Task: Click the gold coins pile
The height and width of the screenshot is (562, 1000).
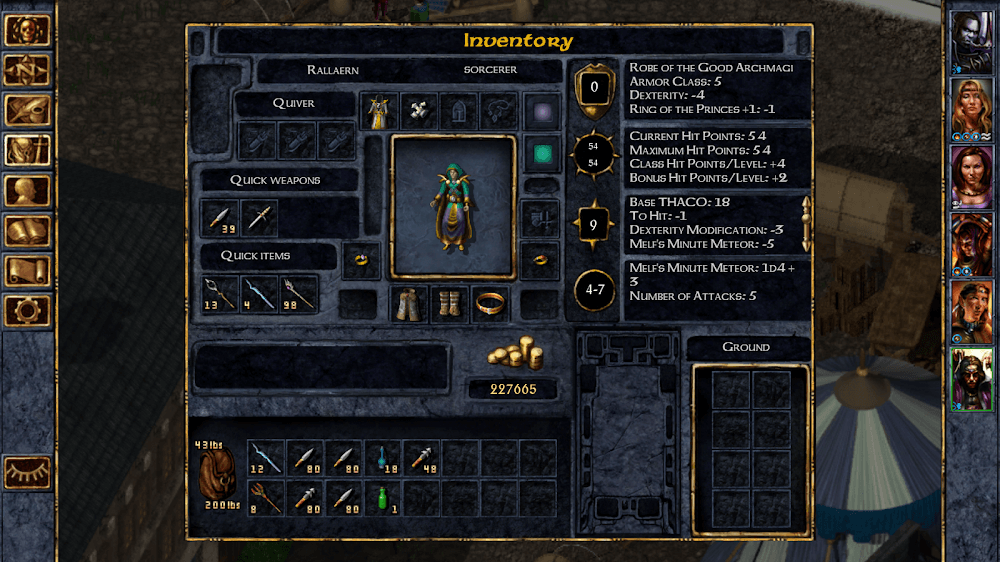Action: pyautogui.click(x=514, y=354)
